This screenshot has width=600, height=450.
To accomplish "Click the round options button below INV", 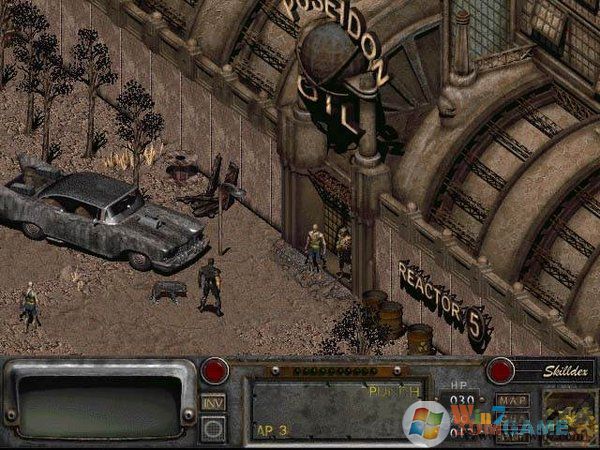I will tap(213, 426).
